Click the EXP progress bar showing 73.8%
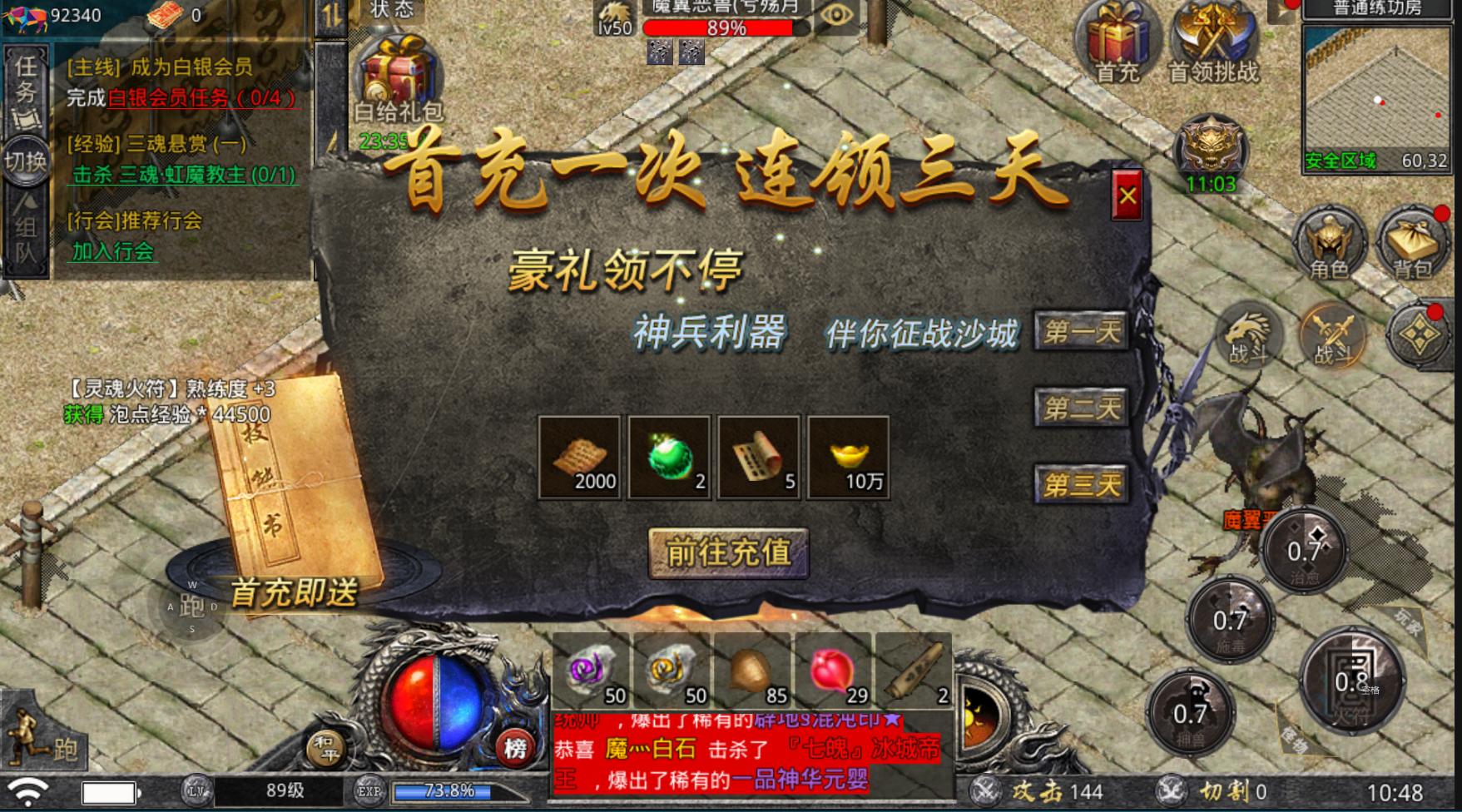 449,792
